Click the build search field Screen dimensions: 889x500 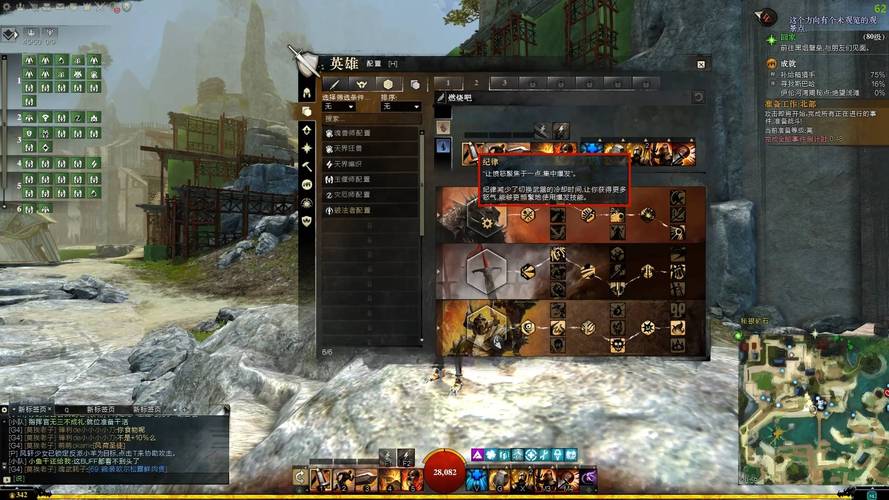coord(370,118)
